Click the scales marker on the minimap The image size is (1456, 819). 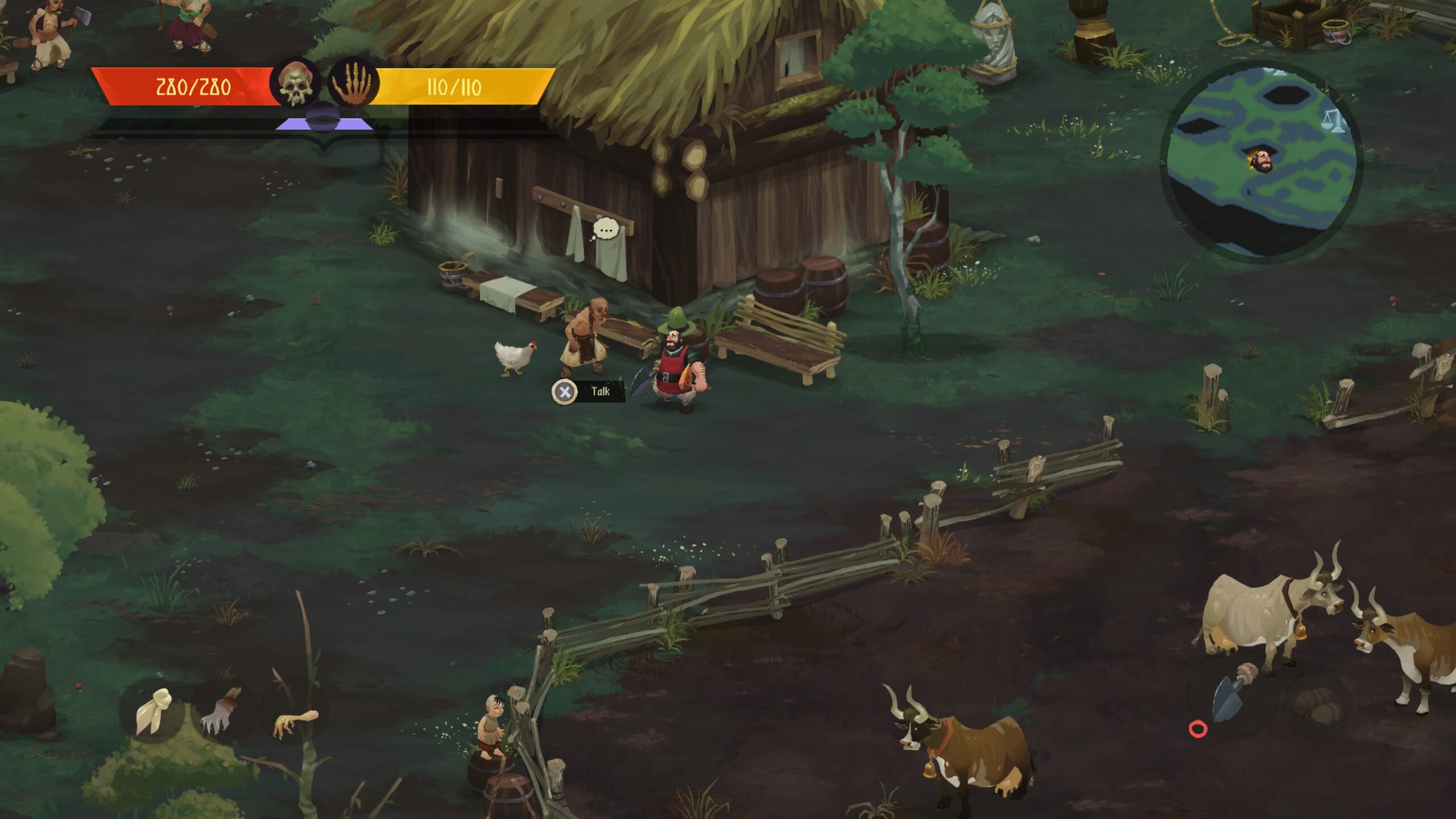pos(1334,121)
